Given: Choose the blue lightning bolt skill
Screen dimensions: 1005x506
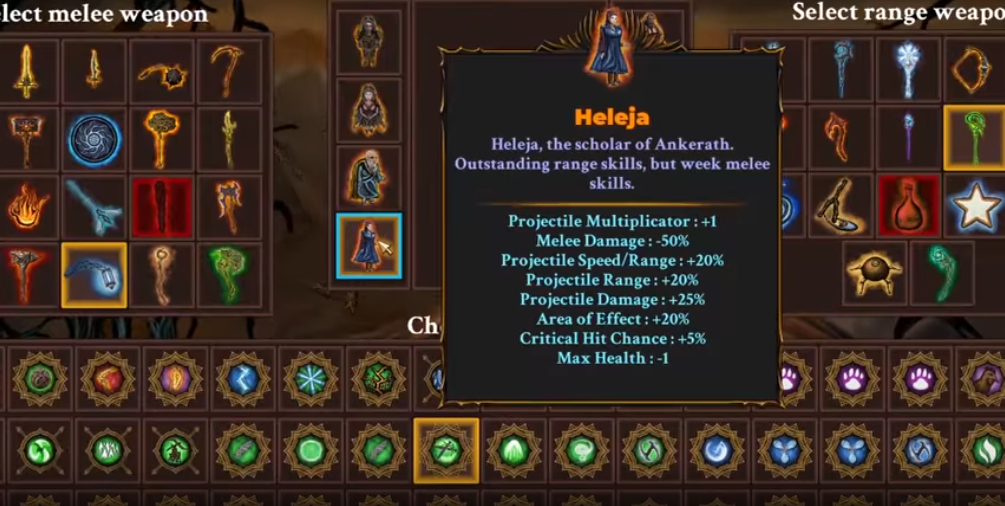Looking at the screenshot, I should (243, 380).
